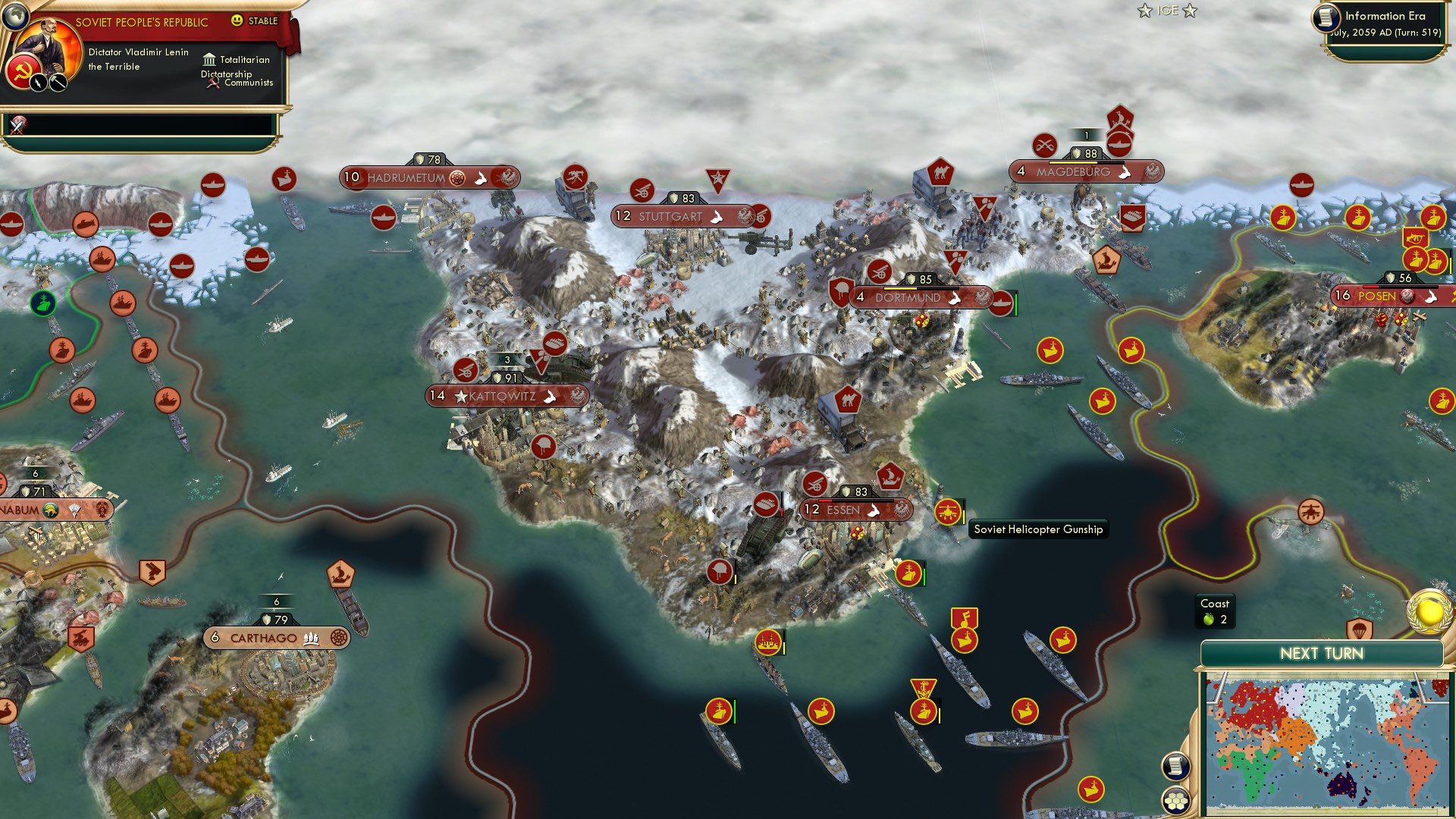Click the Carthago city-state banner

(x=275, y=639)
